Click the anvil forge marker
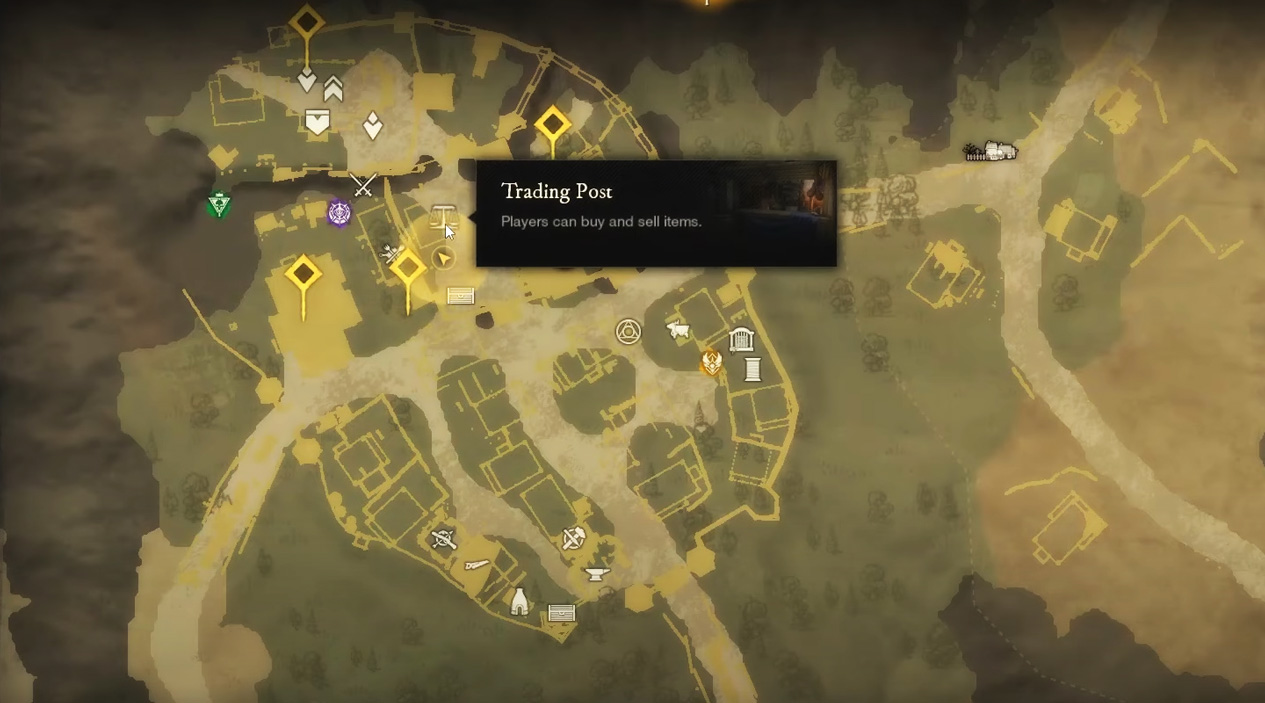Screen dimensions: 1265x703 pyautogui.click(x=596, y=575)
